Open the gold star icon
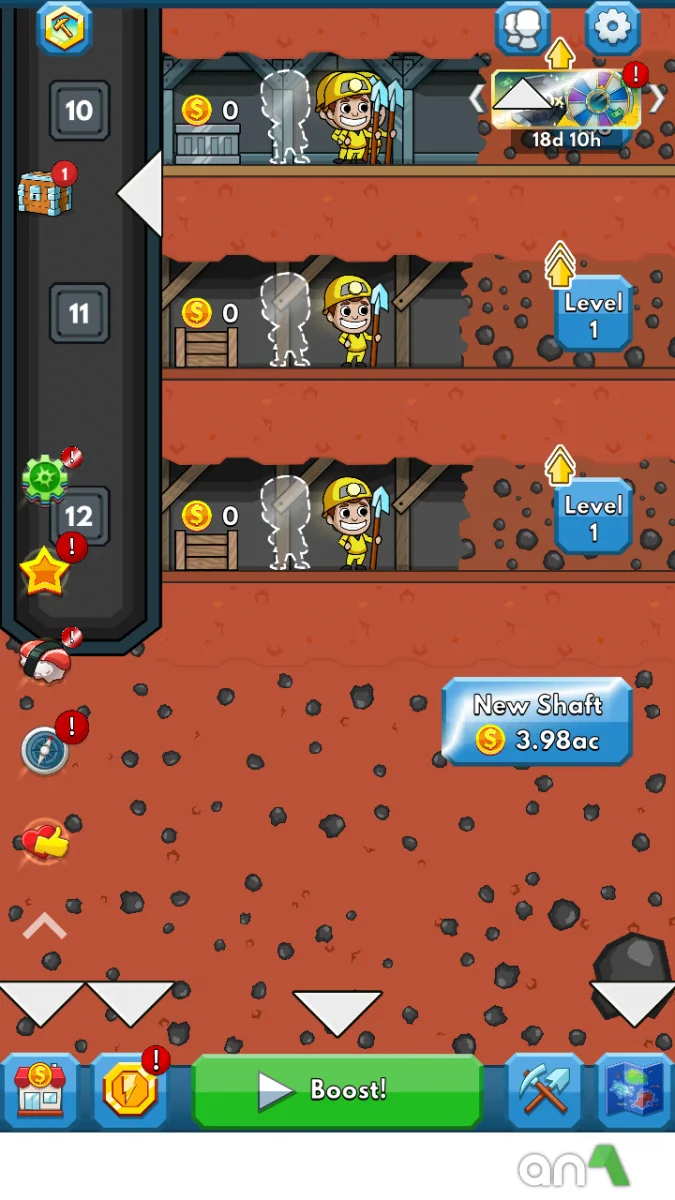This screenshot has height=1200, width=675. [x=45, y=573]
